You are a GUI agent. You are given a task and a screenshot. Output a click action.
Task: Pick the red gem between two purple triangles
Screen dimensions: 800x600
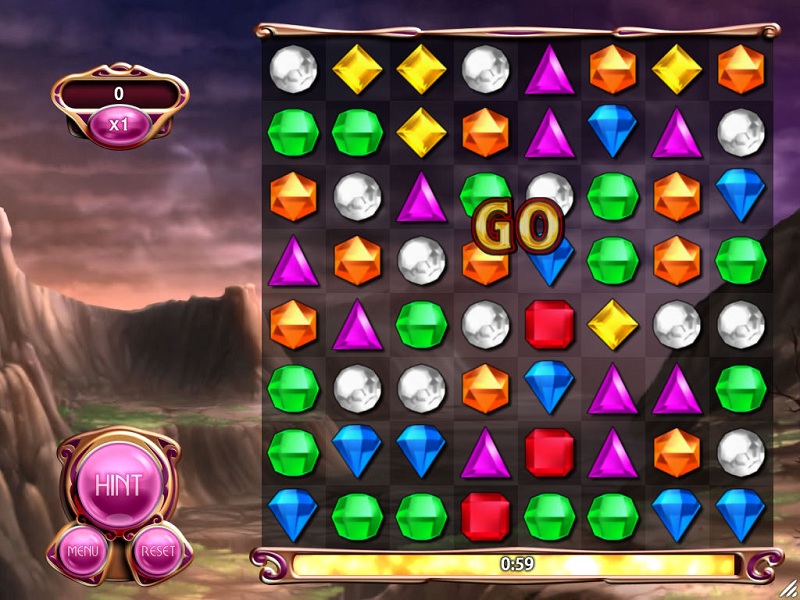[x=549, y=452]
